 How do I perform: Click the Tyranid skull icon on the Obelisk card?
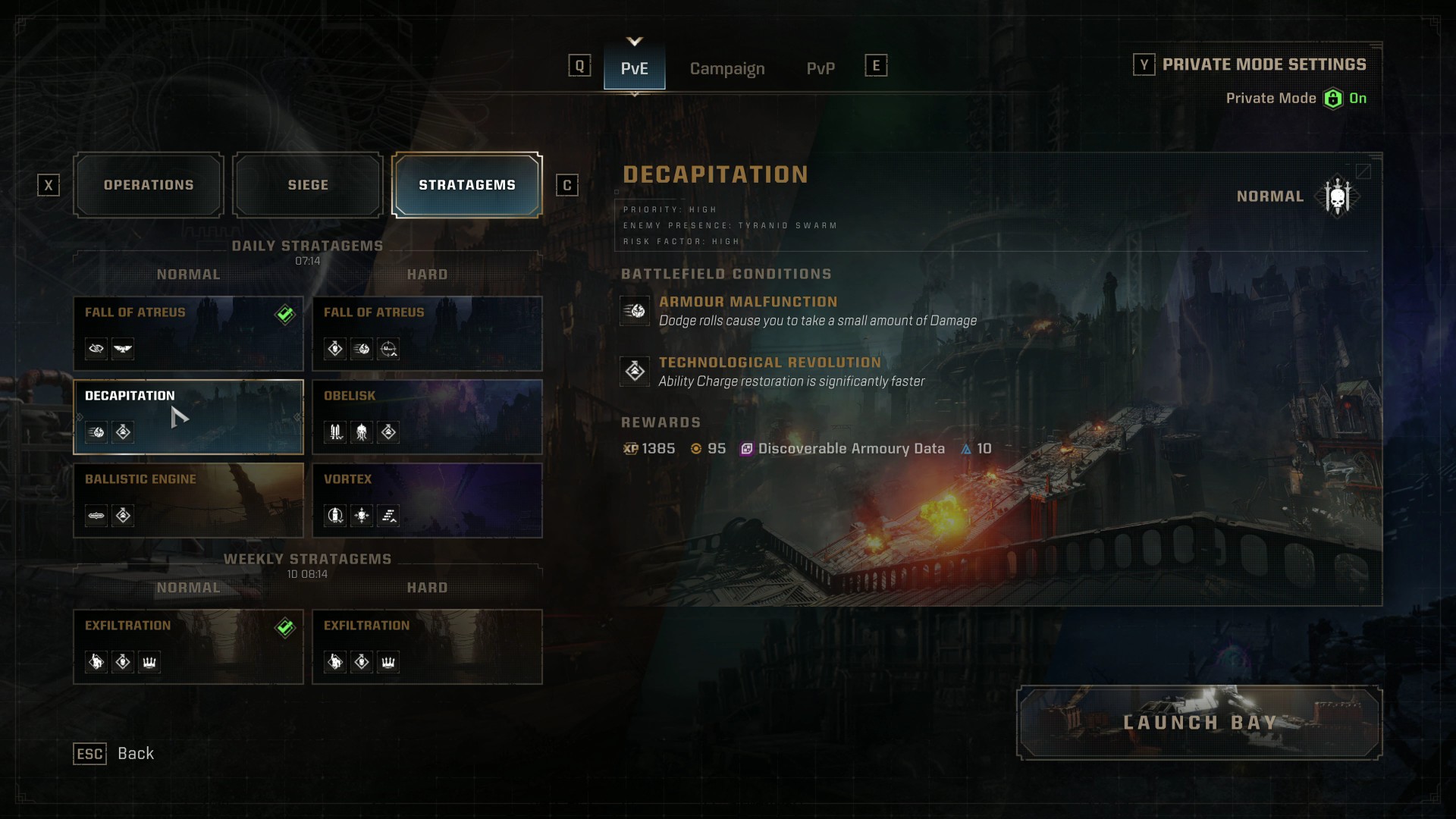(x=361, y=433)
